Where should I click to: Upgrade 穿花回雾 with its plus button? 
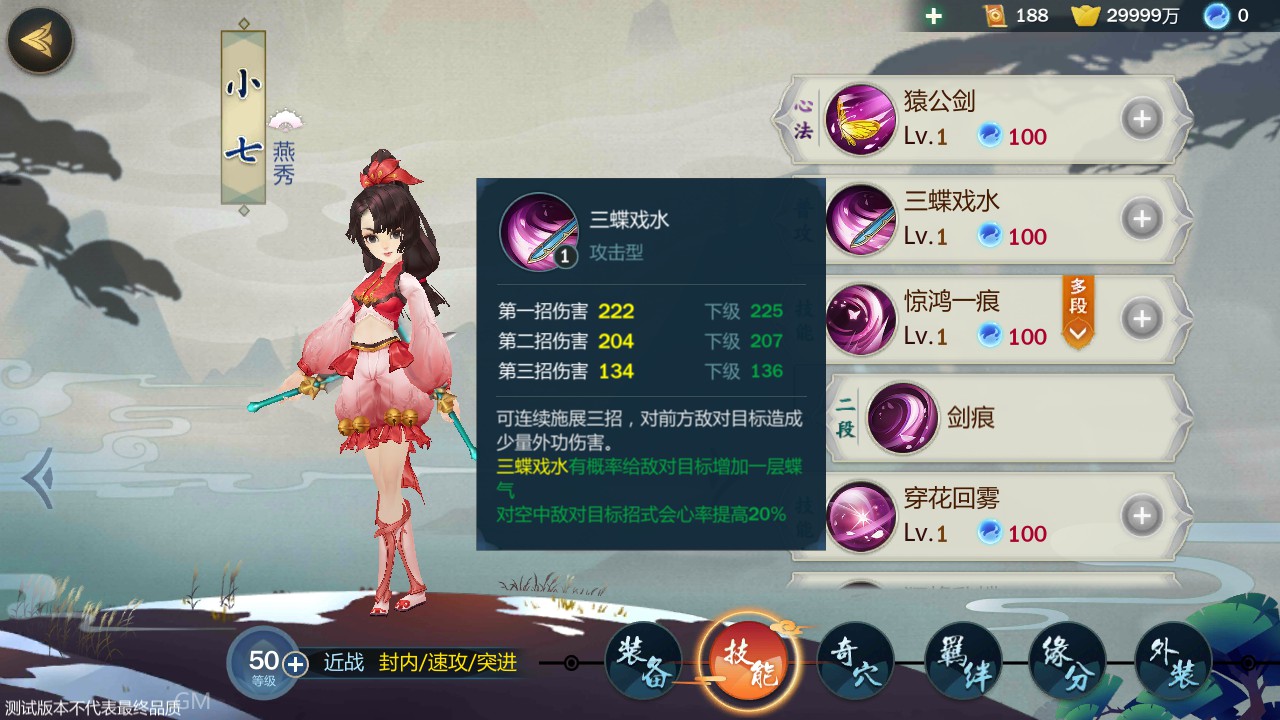pos(1141,515)
